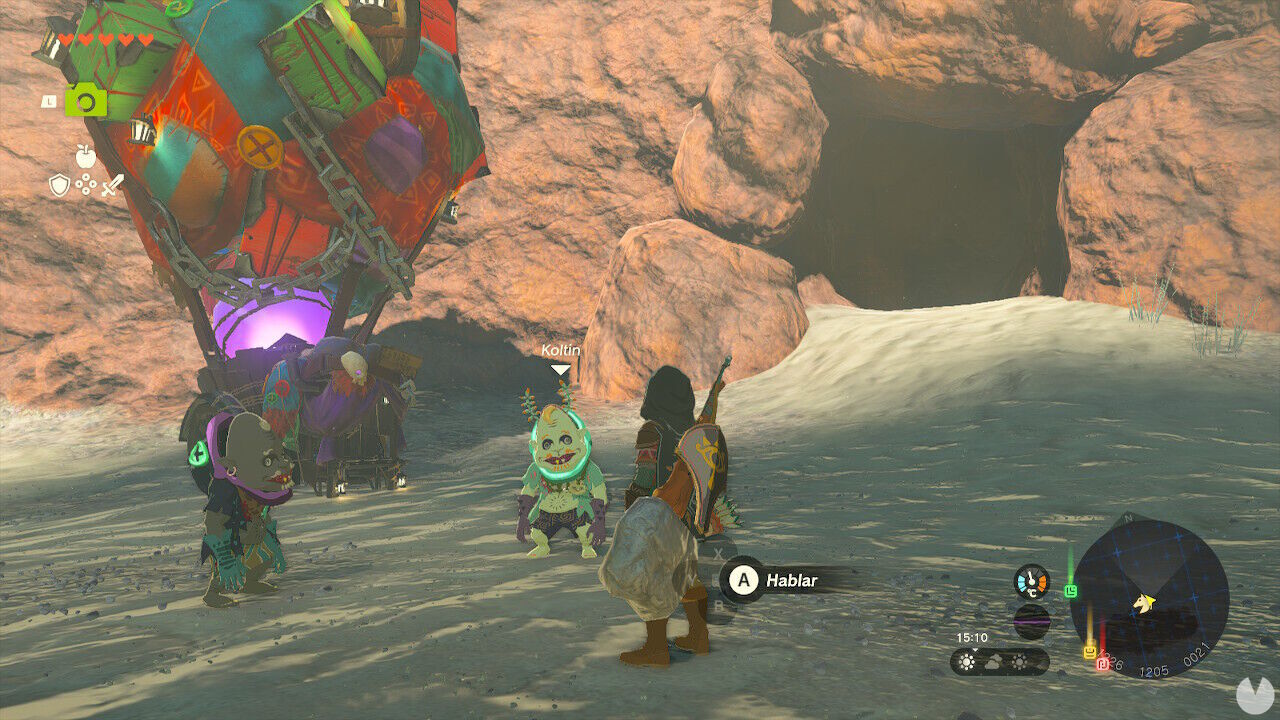Viewport: 1280px width, 720px height.
Task: Click the shield icon
Action: coord(59,184)
